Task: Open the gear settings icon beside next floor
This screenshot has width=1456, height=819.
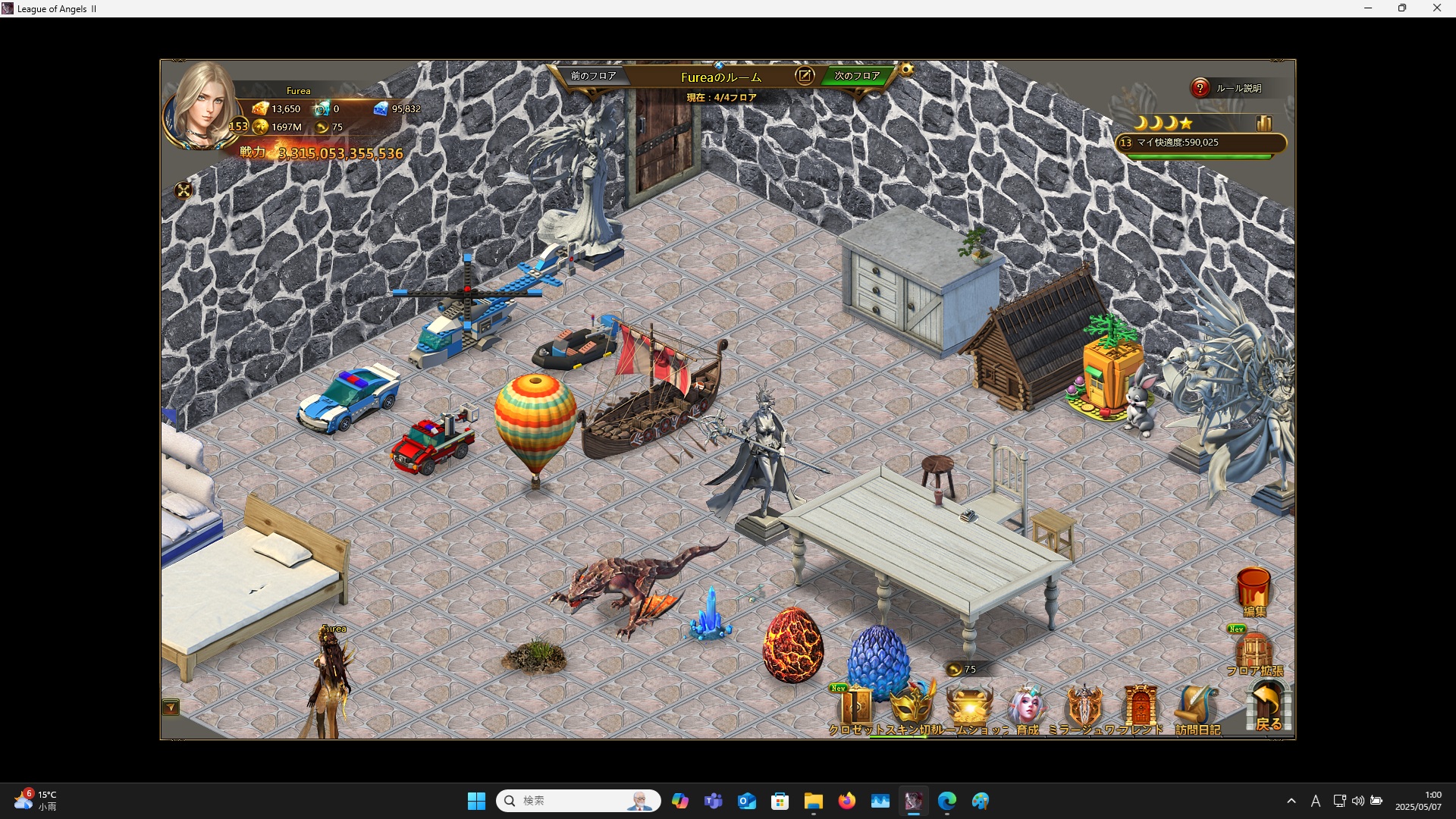Action: (x=906, y=71)
